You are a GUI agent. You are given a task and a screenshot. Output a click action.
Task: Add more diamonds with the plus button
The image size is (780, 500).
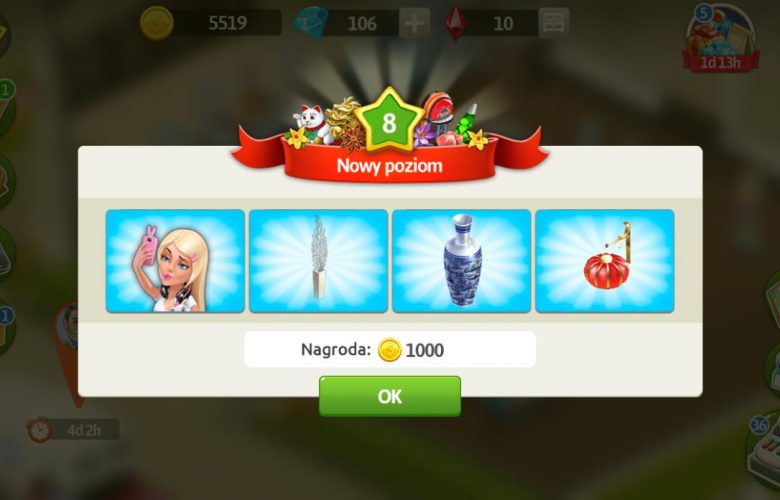click(416, 22)
